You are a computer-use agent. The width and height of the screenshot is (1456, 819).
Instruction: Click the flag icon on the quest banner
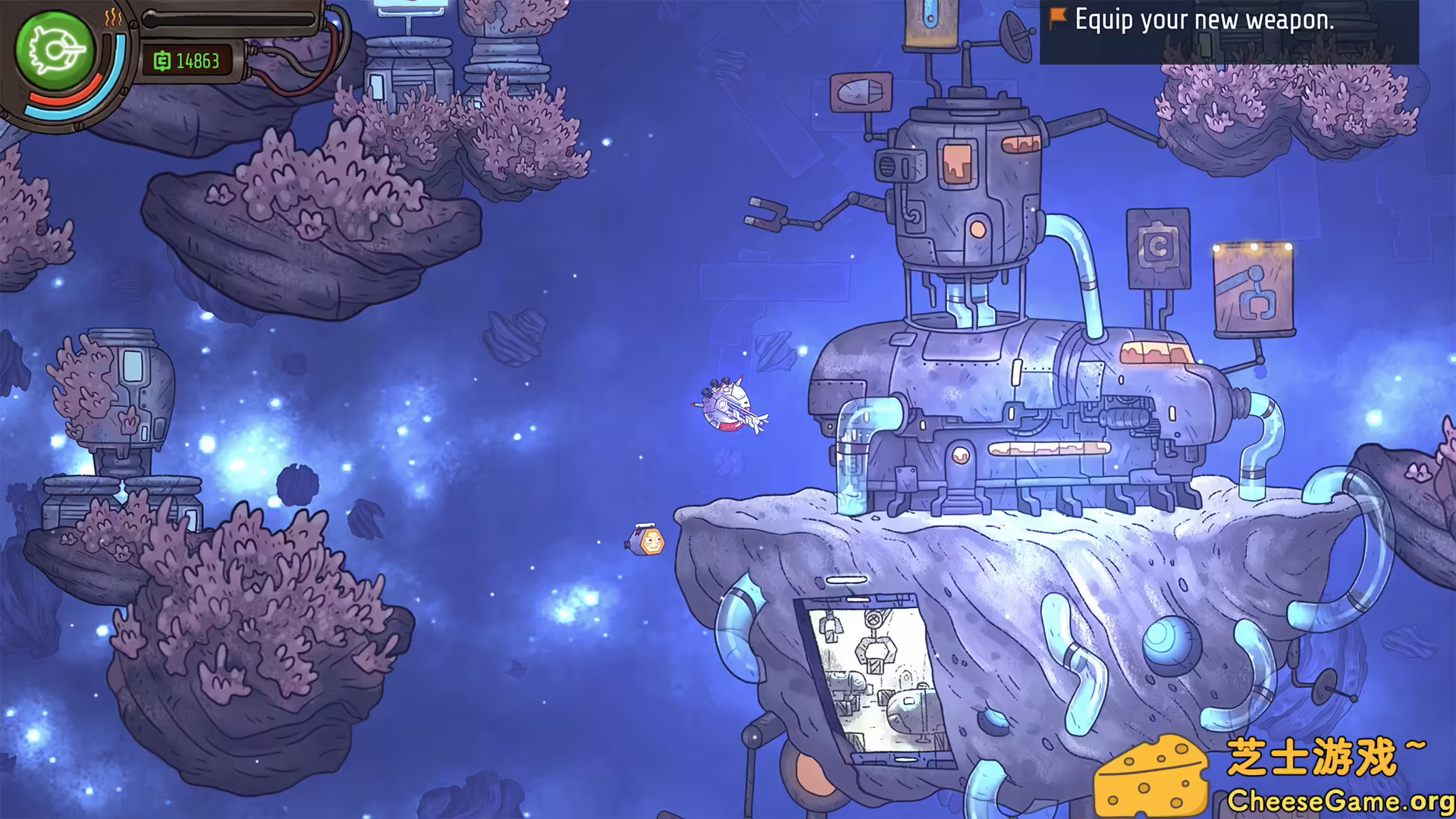(1056, 20)
